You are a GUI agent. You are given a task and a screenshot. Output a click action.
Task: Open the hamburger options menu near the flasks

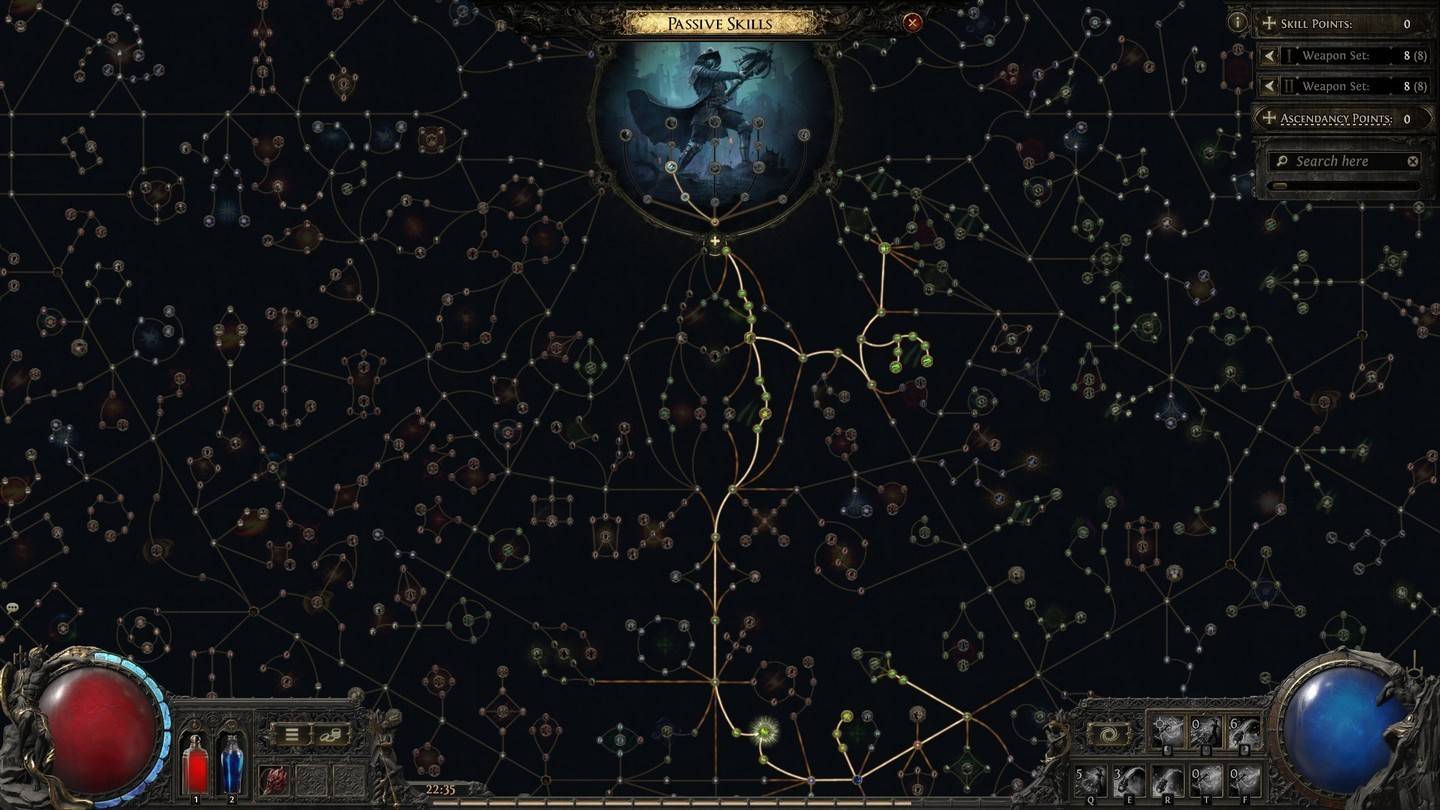(x=291, y=734)
